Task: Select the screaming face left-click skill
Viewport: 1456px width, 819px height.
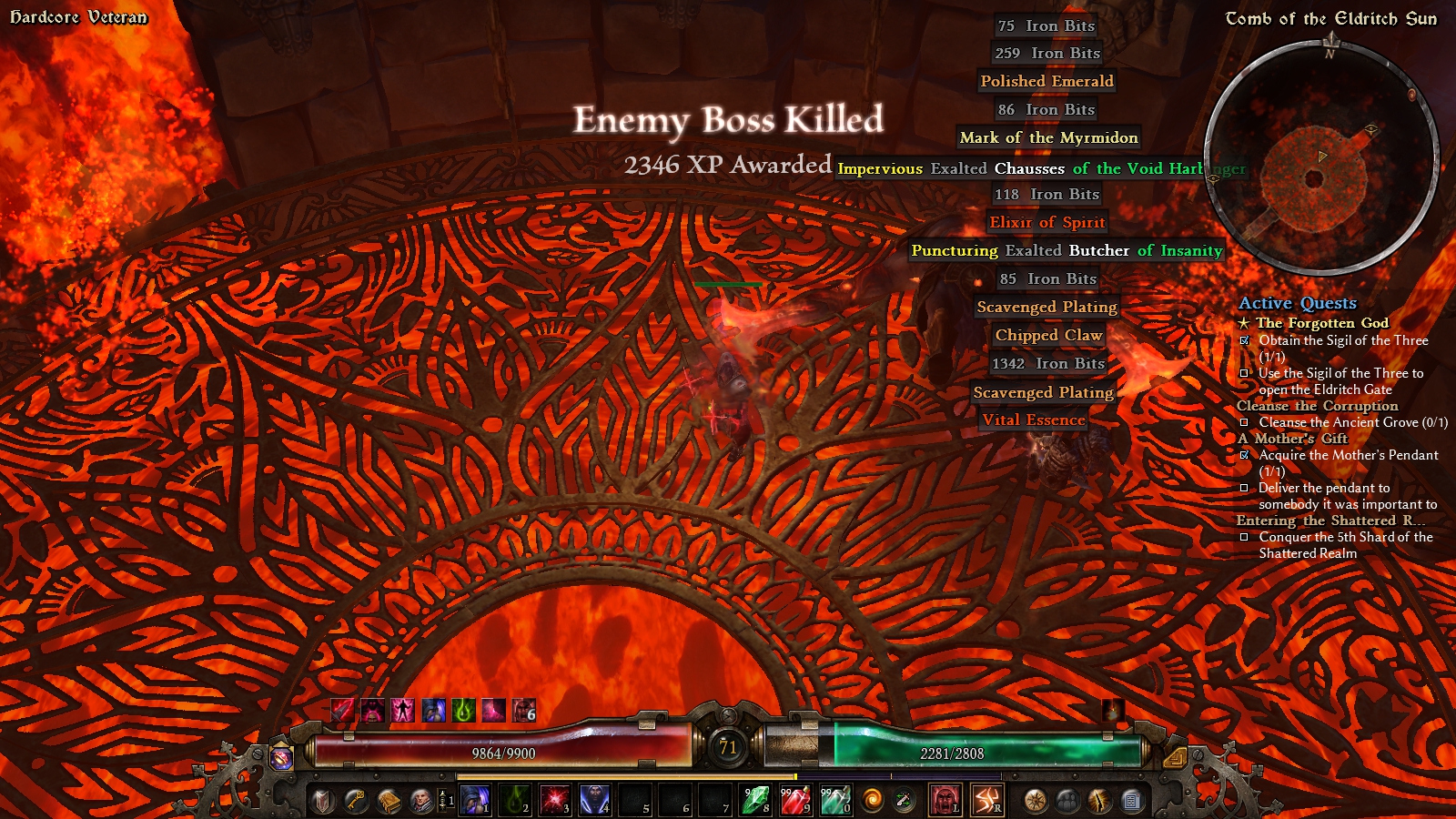Action: click(945, 800)
